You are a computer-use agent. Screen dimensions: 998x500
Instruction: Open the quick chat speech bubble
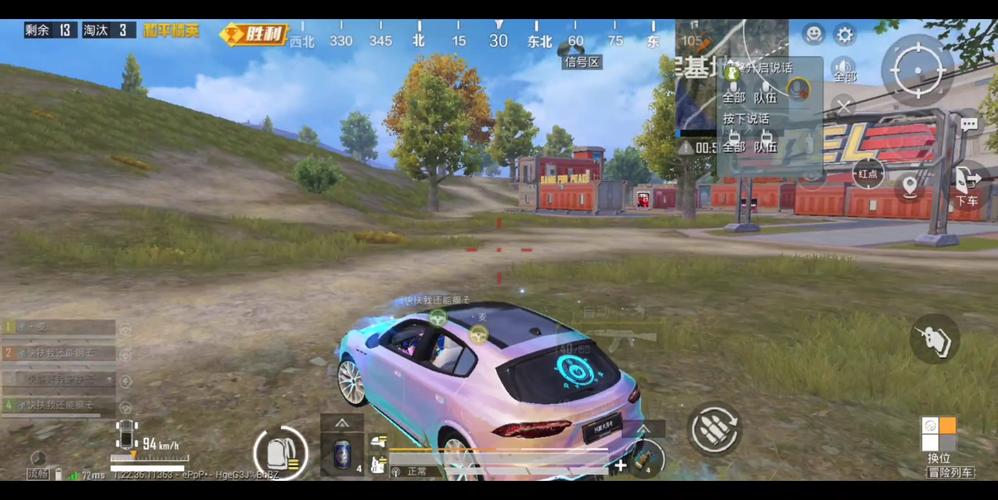pyautogui.click(x=968, y=125)
